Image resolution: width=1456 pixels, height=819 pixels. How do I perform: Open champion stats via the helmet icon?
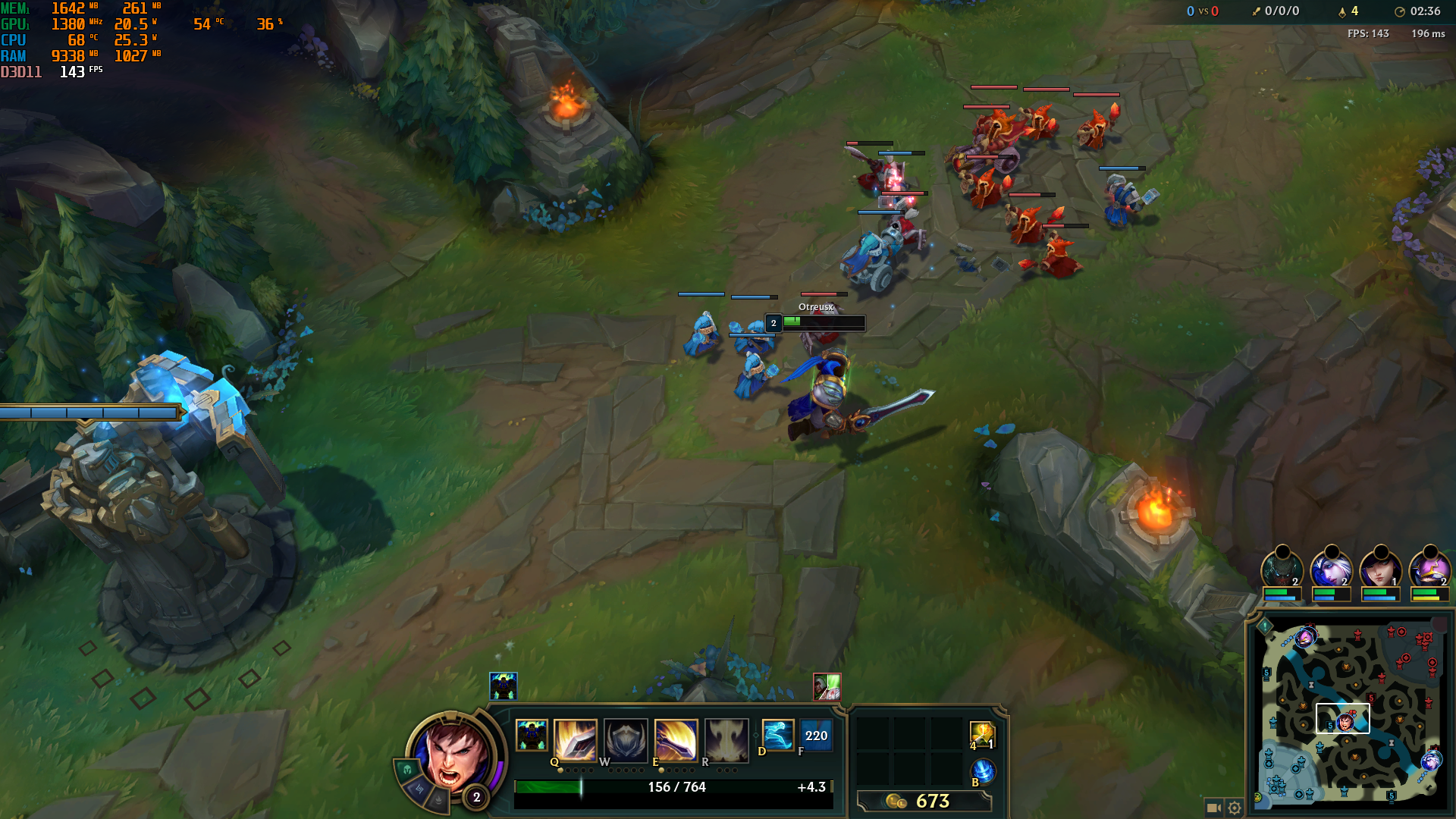(407, 770)
